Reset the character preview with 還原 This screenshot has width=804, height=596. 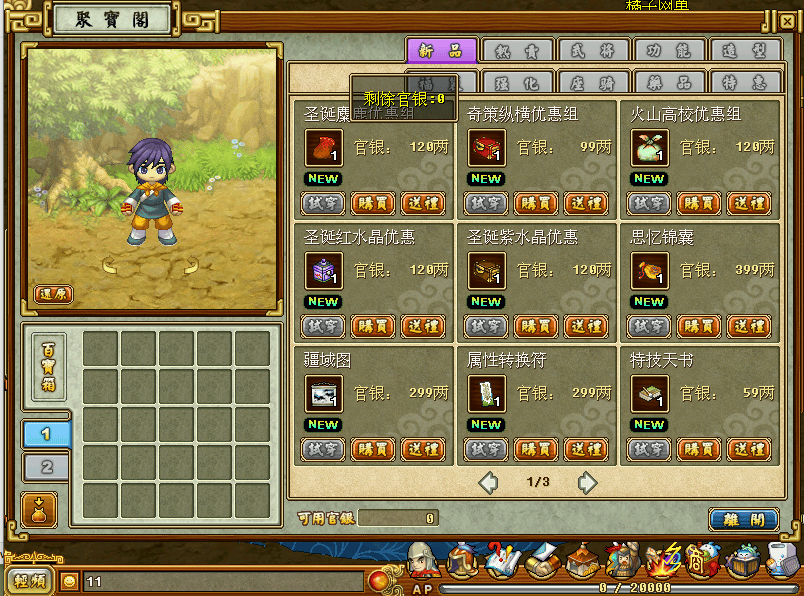click(54, 294)
